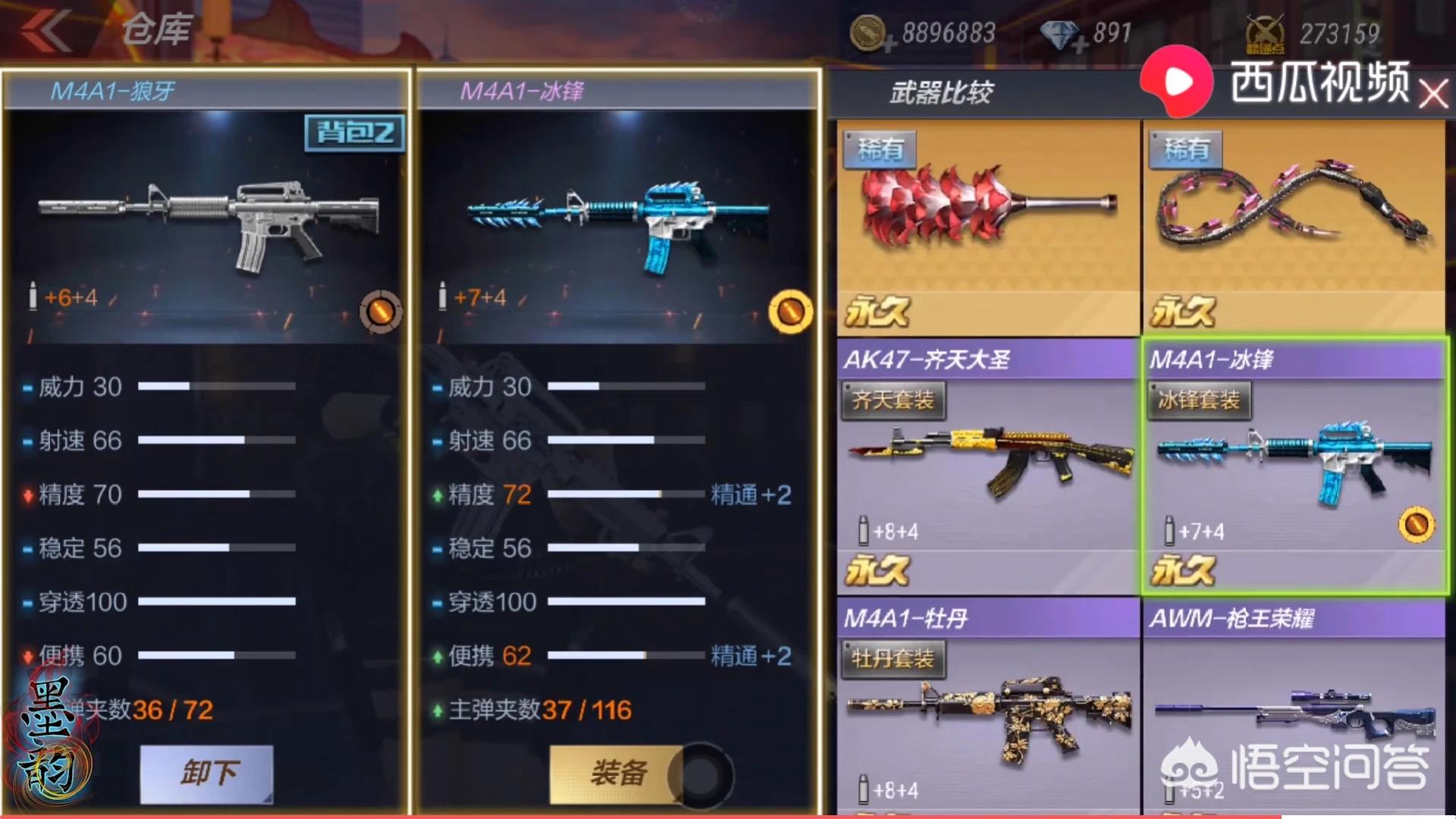Select the 背包2 backpack badge
This screenshot has width=1456, height=819.
[x=354, y=131]
